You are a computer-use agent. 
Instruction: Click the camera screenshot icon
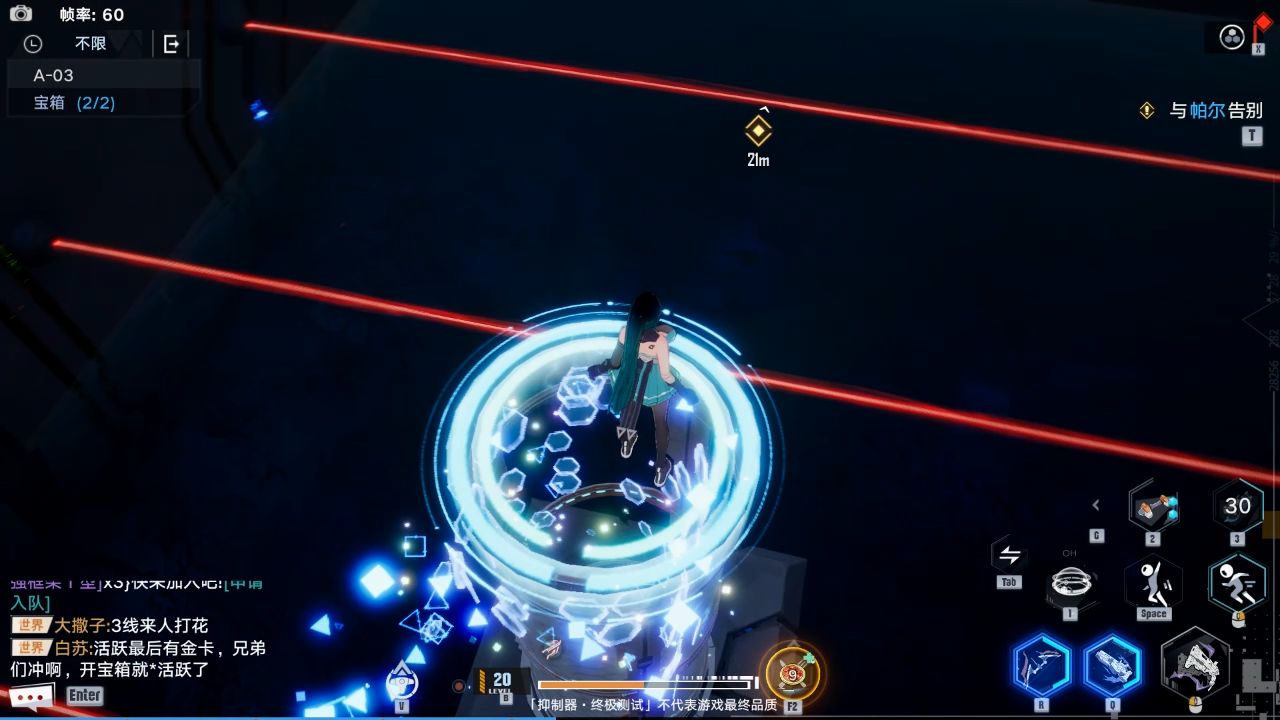point(20,13)
